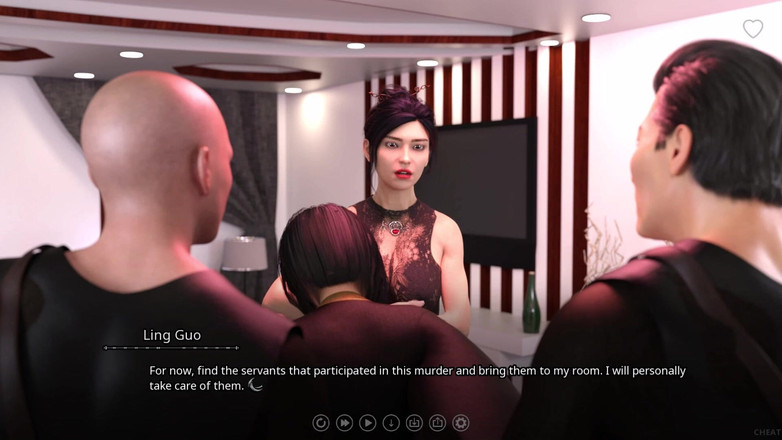
Task: Open settings via the gear icon
Action: click(x=461, y=423)
